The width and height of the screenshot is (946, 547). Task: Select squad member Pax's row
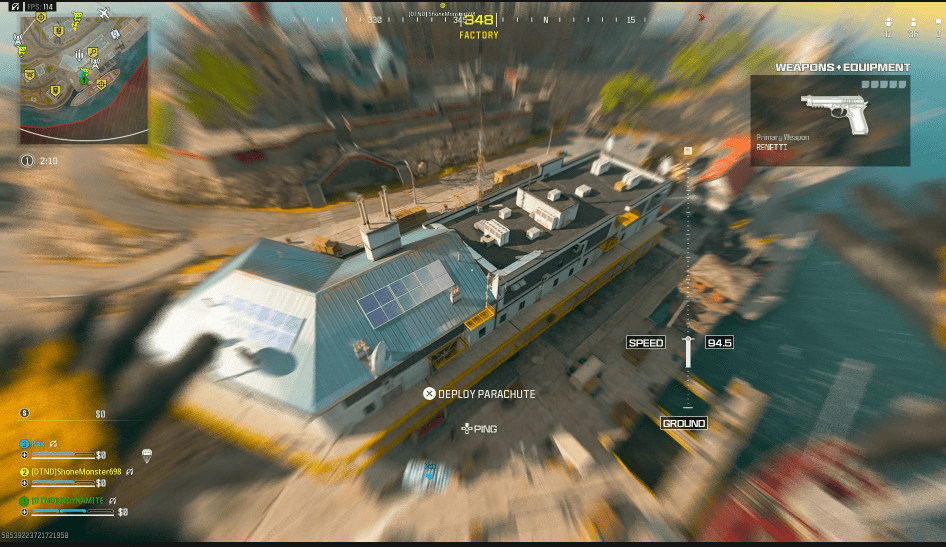tap(38, 442)
